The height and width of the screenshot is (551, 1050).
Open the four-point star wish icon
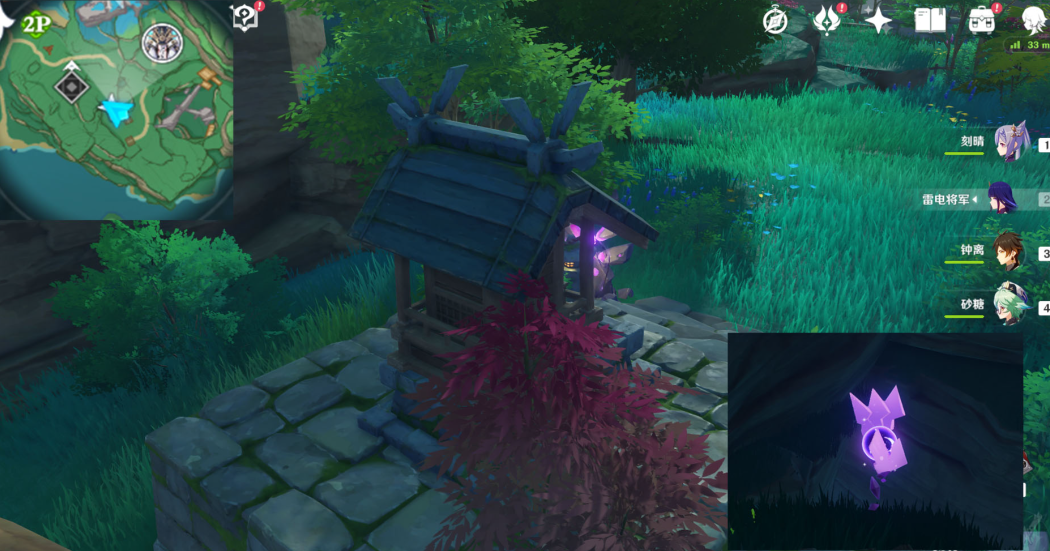point(878,20)
